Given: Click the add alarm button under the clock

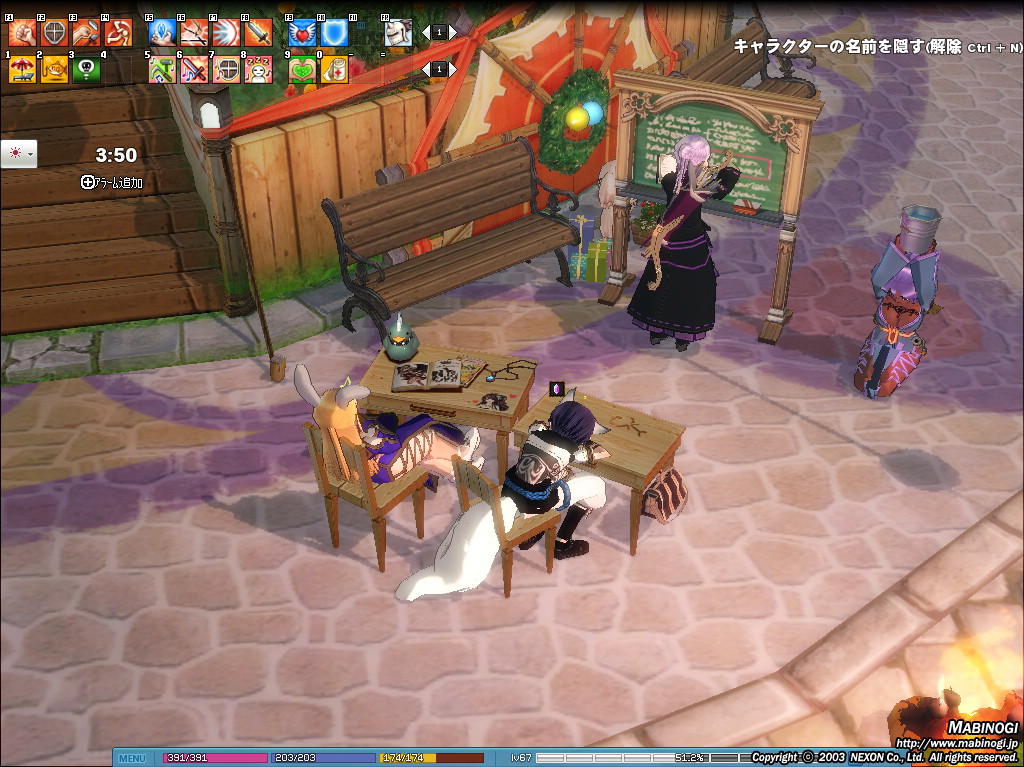Looking at the screenshot, I should 112,182.
